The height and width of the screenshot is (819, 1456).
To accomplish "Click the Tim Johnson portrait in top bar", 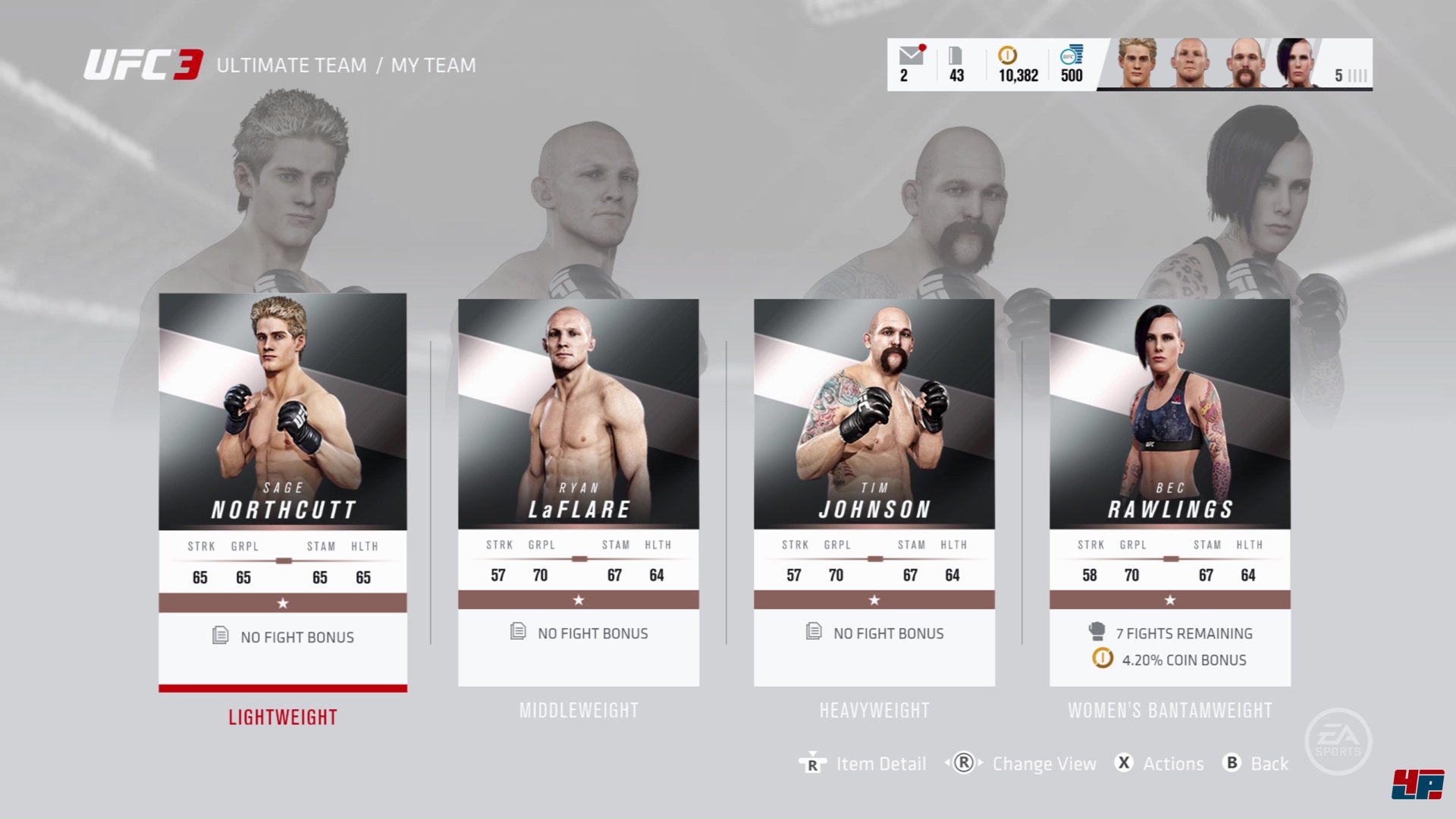I will tap(1244, 64).
